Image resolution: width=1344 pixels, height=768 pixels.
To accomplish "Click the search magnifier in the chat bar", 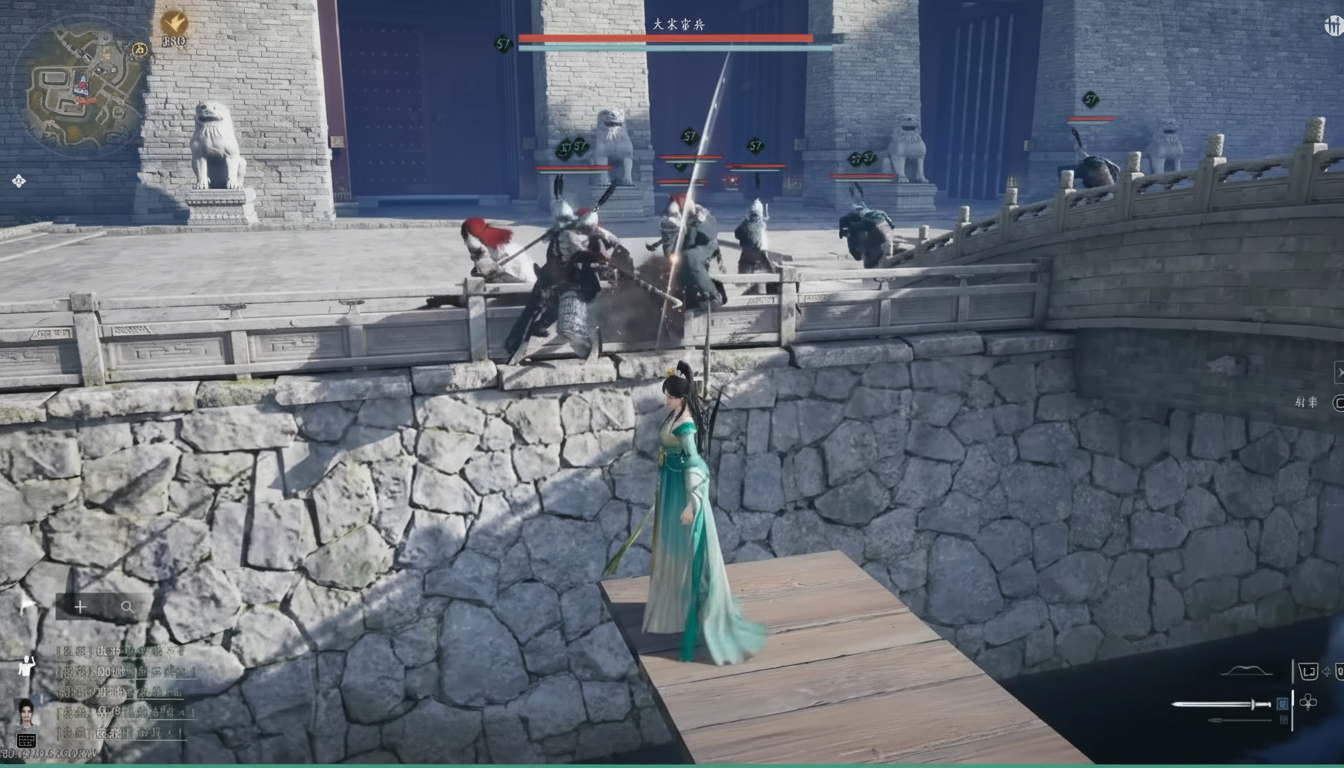I will pyautogui.click(x=128, y=607).
